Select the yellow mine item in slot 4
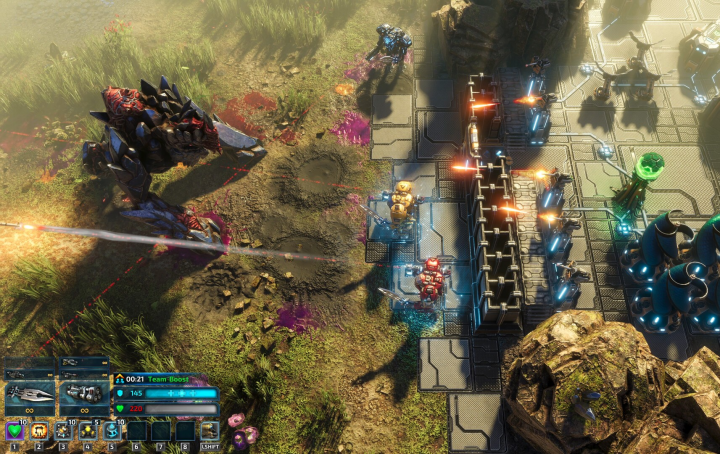 click(x=88, y=431)
